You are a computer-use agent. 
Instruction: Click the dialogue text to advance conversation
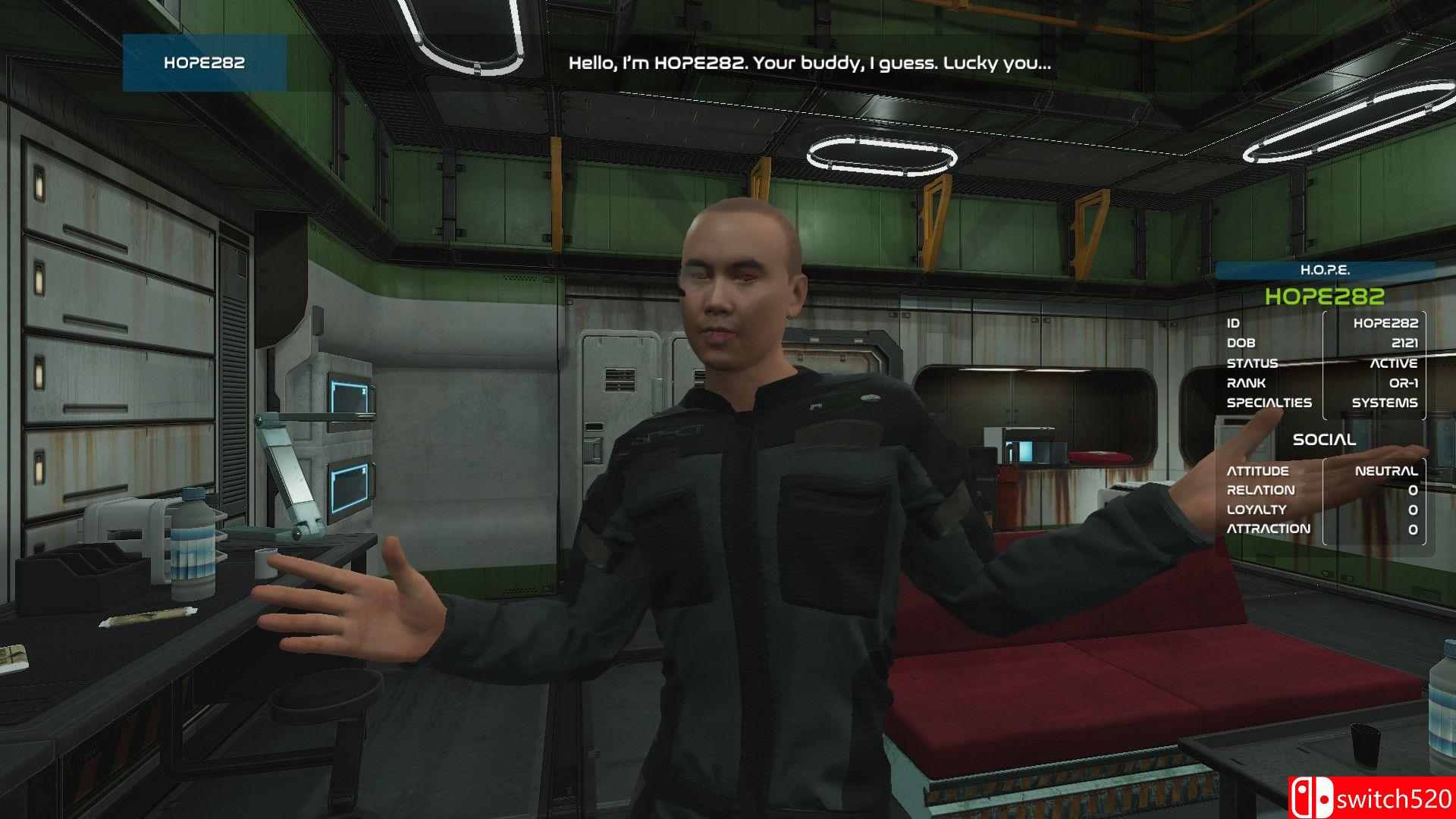pos(808,64)
